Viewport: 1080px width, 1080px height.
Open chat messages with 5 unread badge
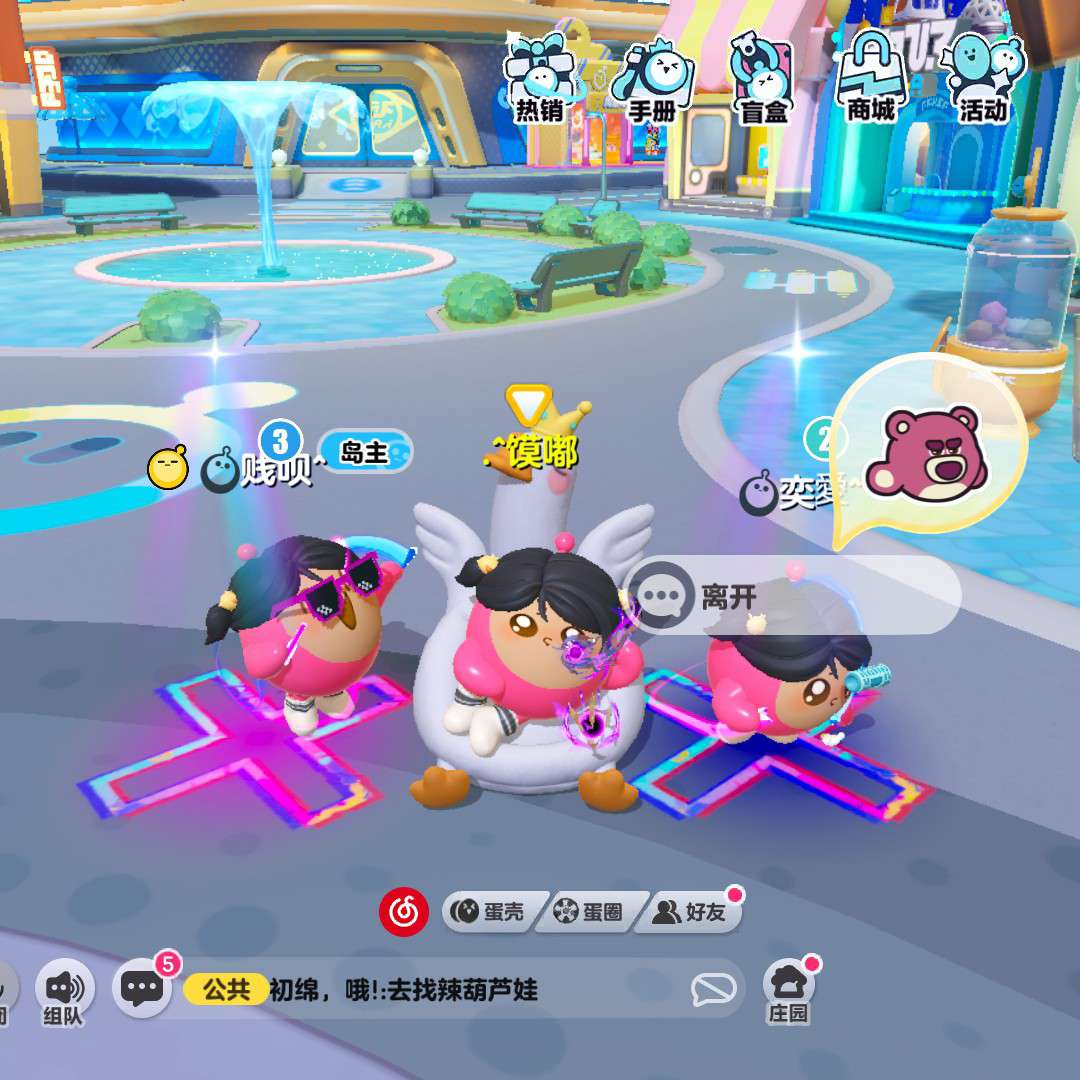[143, 987]
